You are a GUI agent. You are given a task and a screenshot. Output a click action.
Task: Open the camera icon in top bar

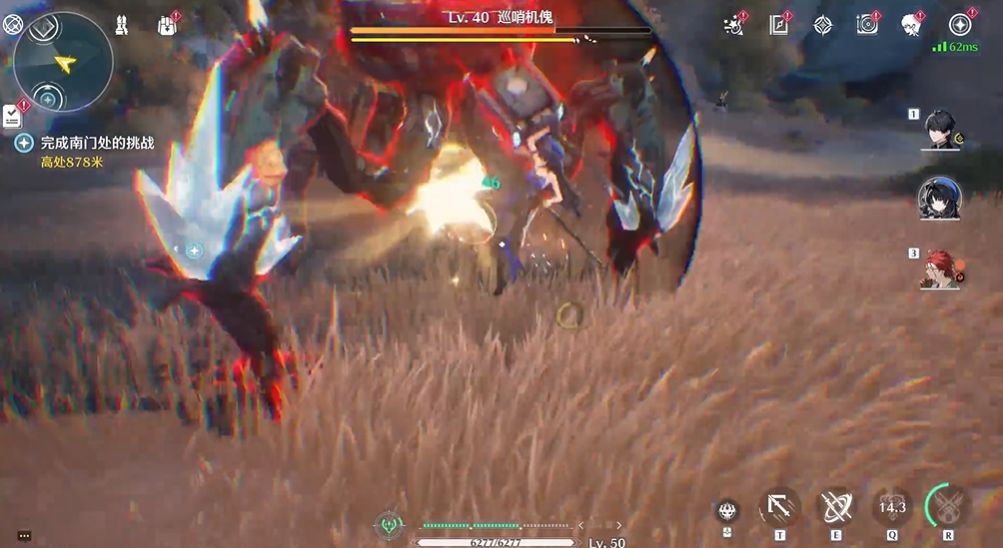(867, 26)
